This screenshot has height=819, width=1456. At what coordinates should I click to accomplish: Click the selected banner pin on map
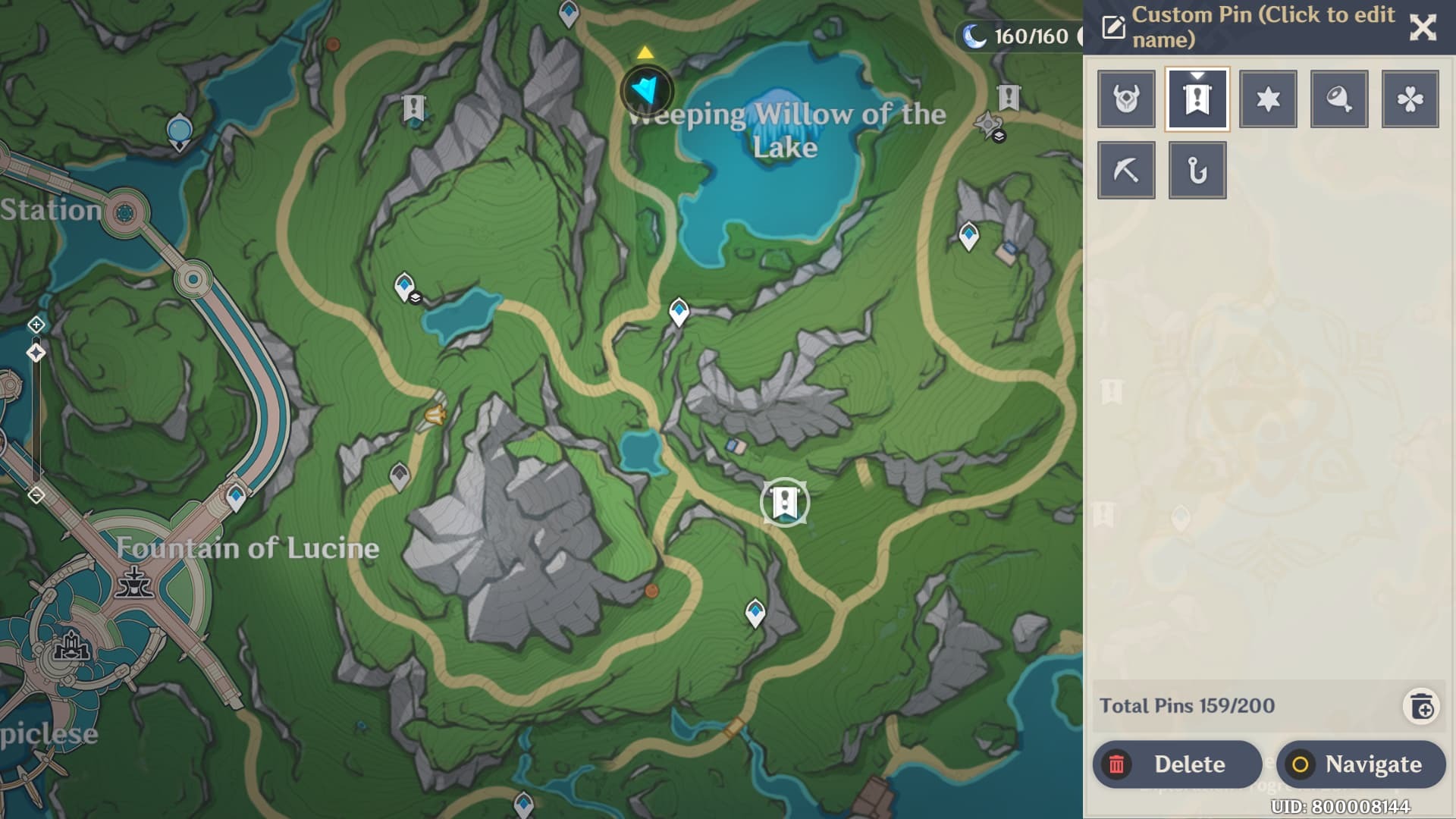[x=785, y=502]
